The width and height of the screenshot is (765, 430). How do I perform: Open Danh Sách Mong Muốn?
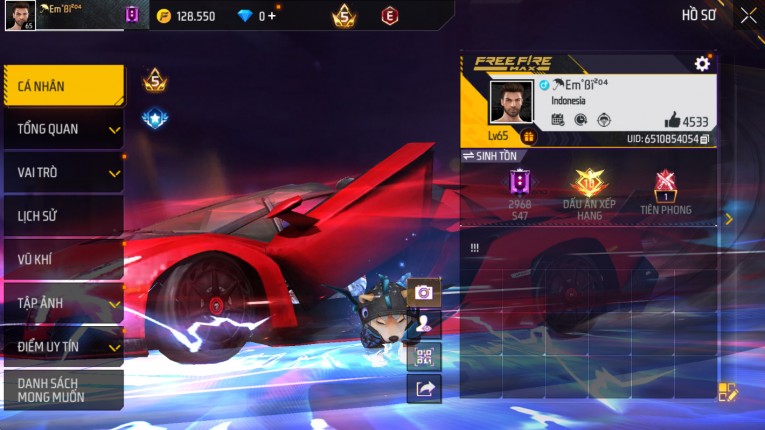click(x=64, y=390)
